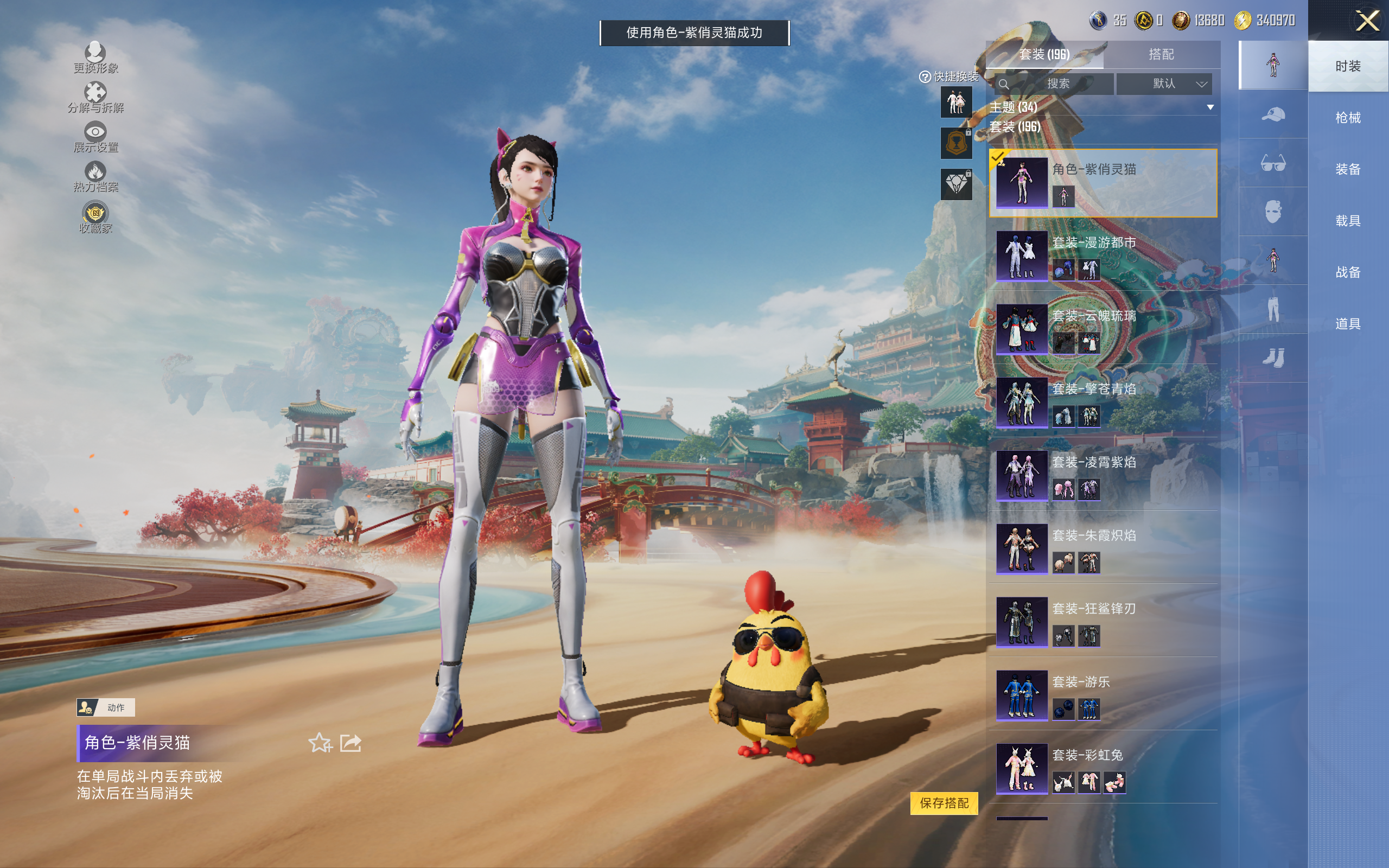Viewport: 1389px width, 868px height.
Task: Favorite the outfit with the star icon
Action: click(x=320, y=743)
